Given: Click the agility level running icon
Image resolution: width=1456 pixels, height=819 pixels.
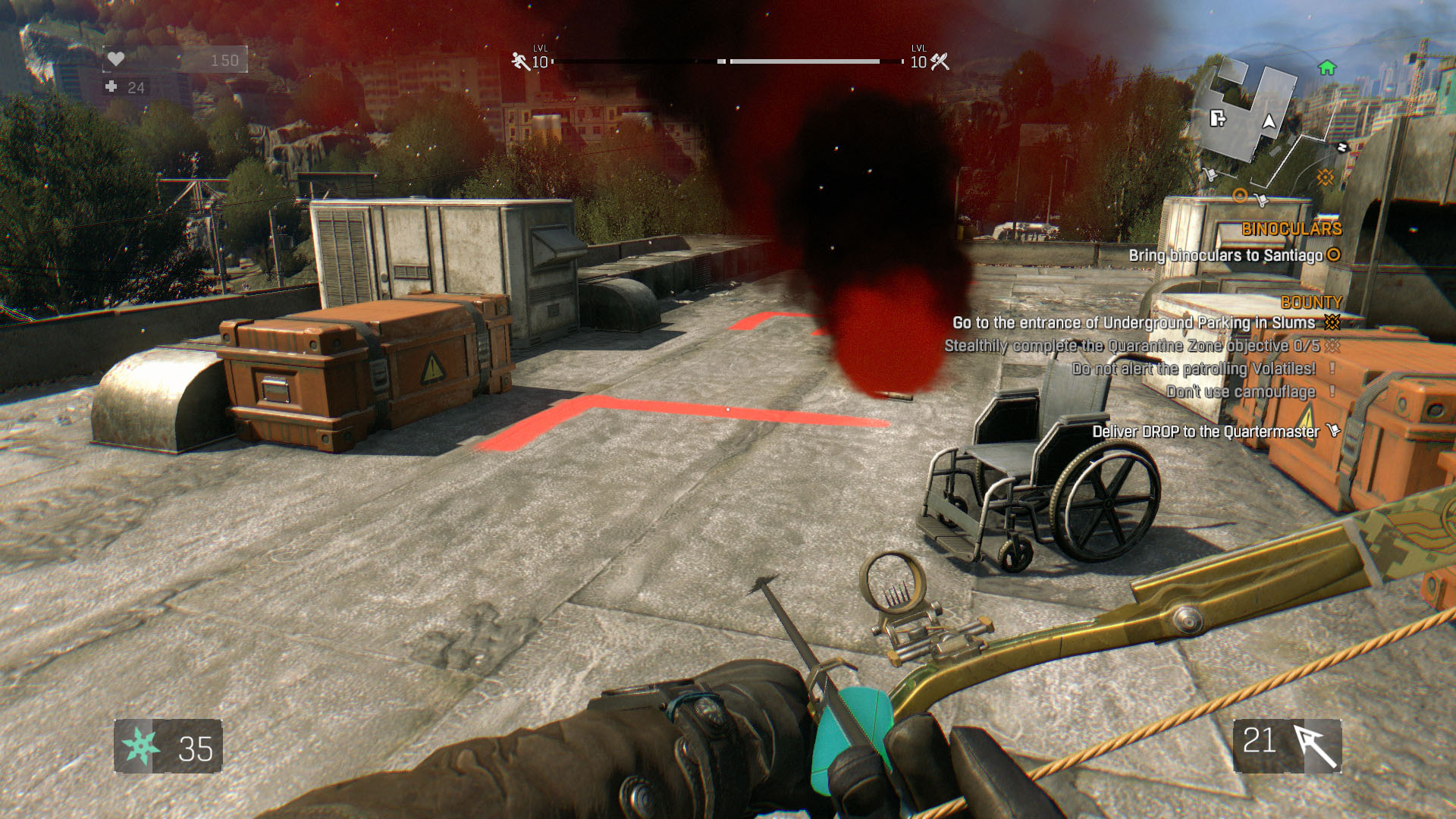Looking at the screenshot, I should coord(520,61).
